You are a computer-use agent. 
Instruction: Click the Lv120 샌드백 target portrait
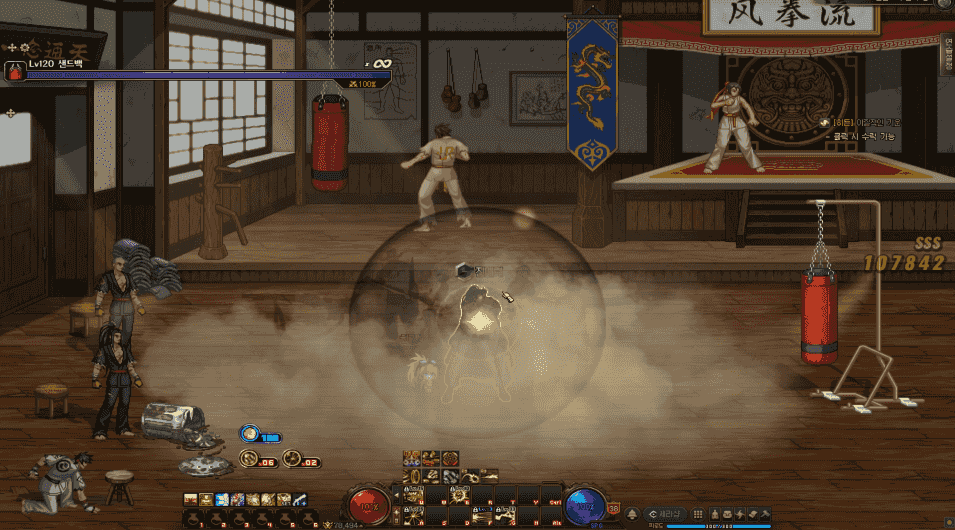pos(15,71)
